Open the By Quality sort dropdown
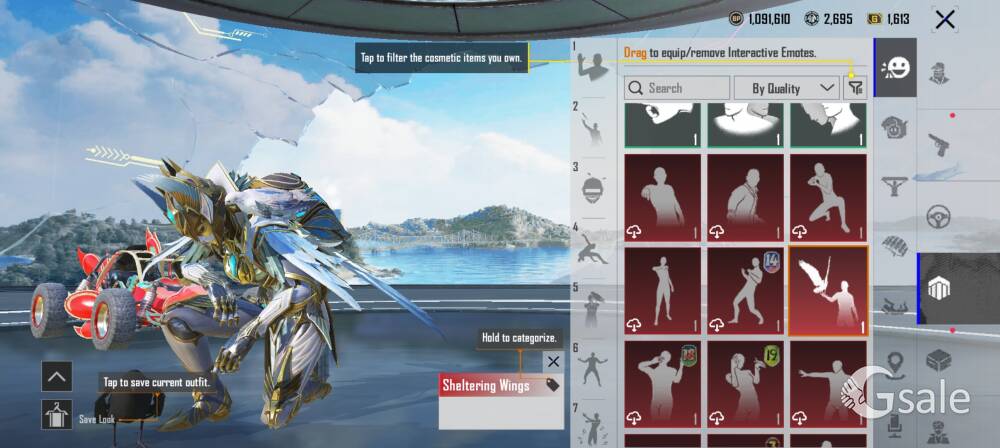This screenshot has height=448, width=1000. [786, 88]
